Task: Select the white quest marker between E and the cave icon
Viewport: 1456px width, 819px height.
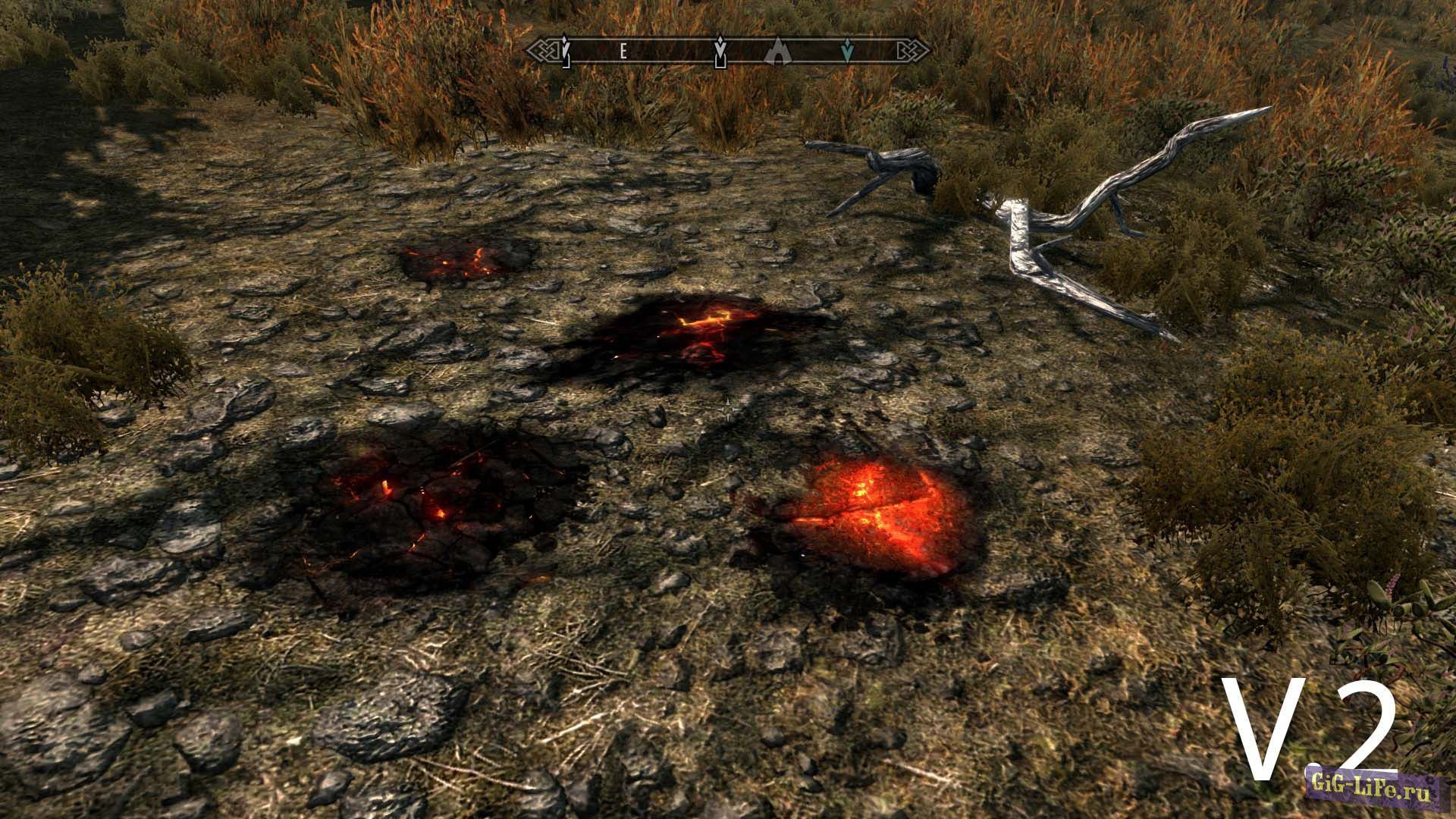Action: tap(721, 52)
